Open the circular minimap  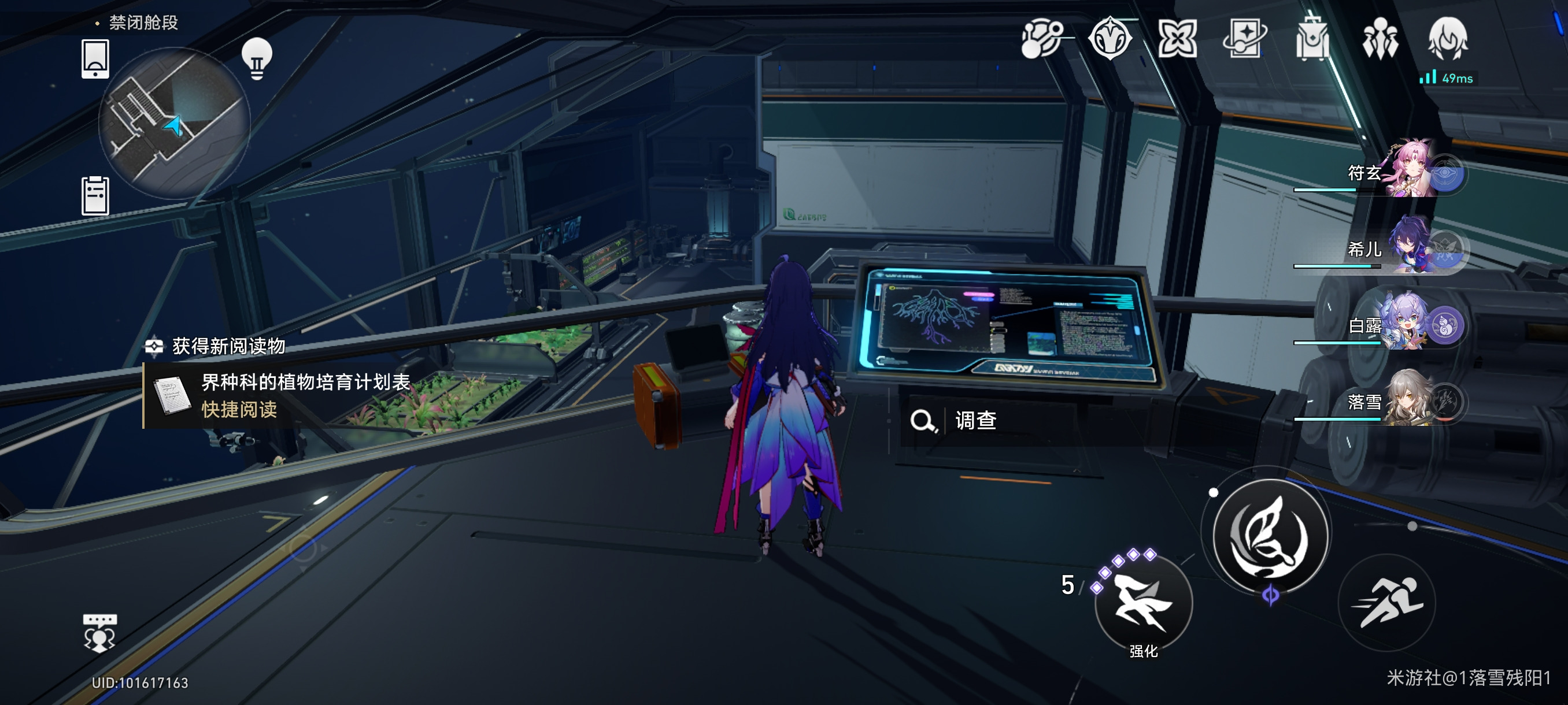(175, 124)
